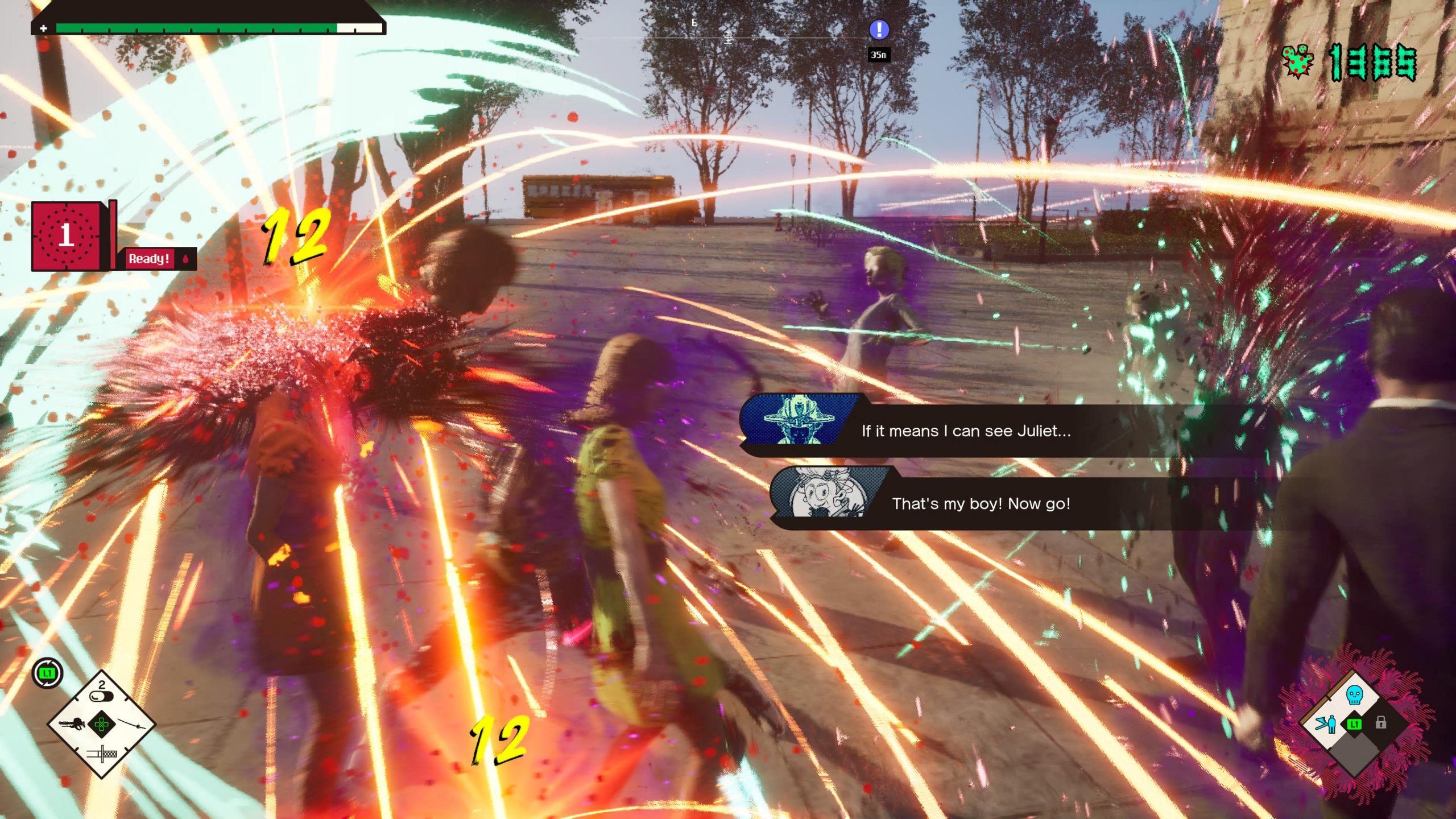Click the red Ready! gauge icon
This screenshot has height=819, width=1456.
(66, 235)
